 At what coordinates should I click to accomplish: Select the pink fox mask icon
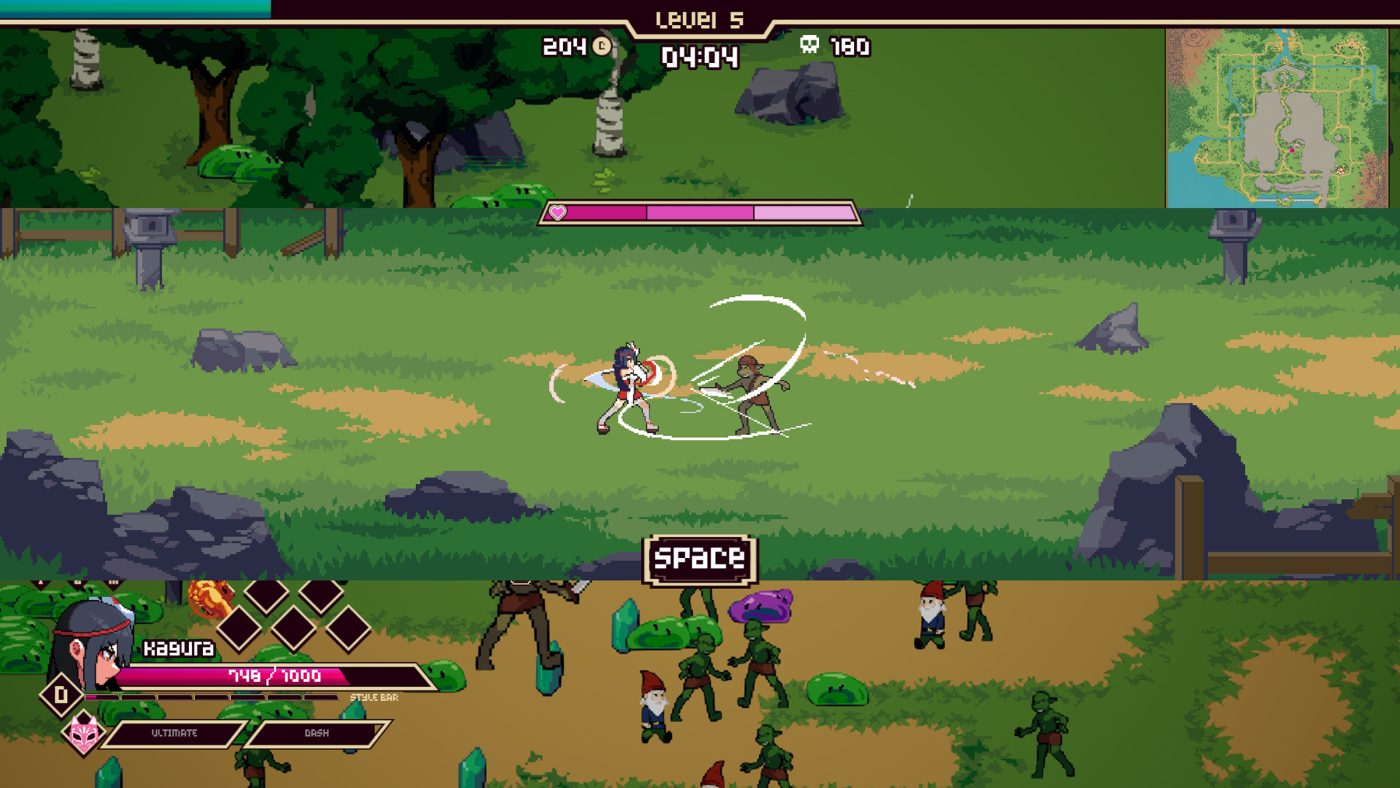83,733
